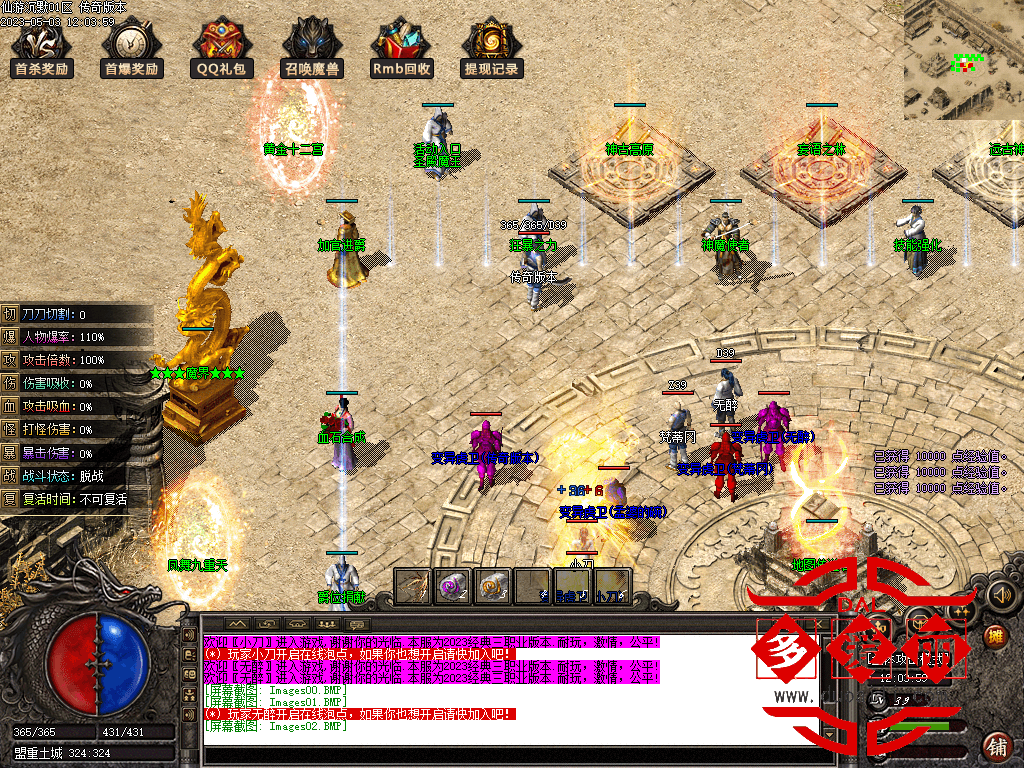Open the 铺 shop button
Image resolution: width=1024 pixels, height=768 pixels.
[996, 746]
